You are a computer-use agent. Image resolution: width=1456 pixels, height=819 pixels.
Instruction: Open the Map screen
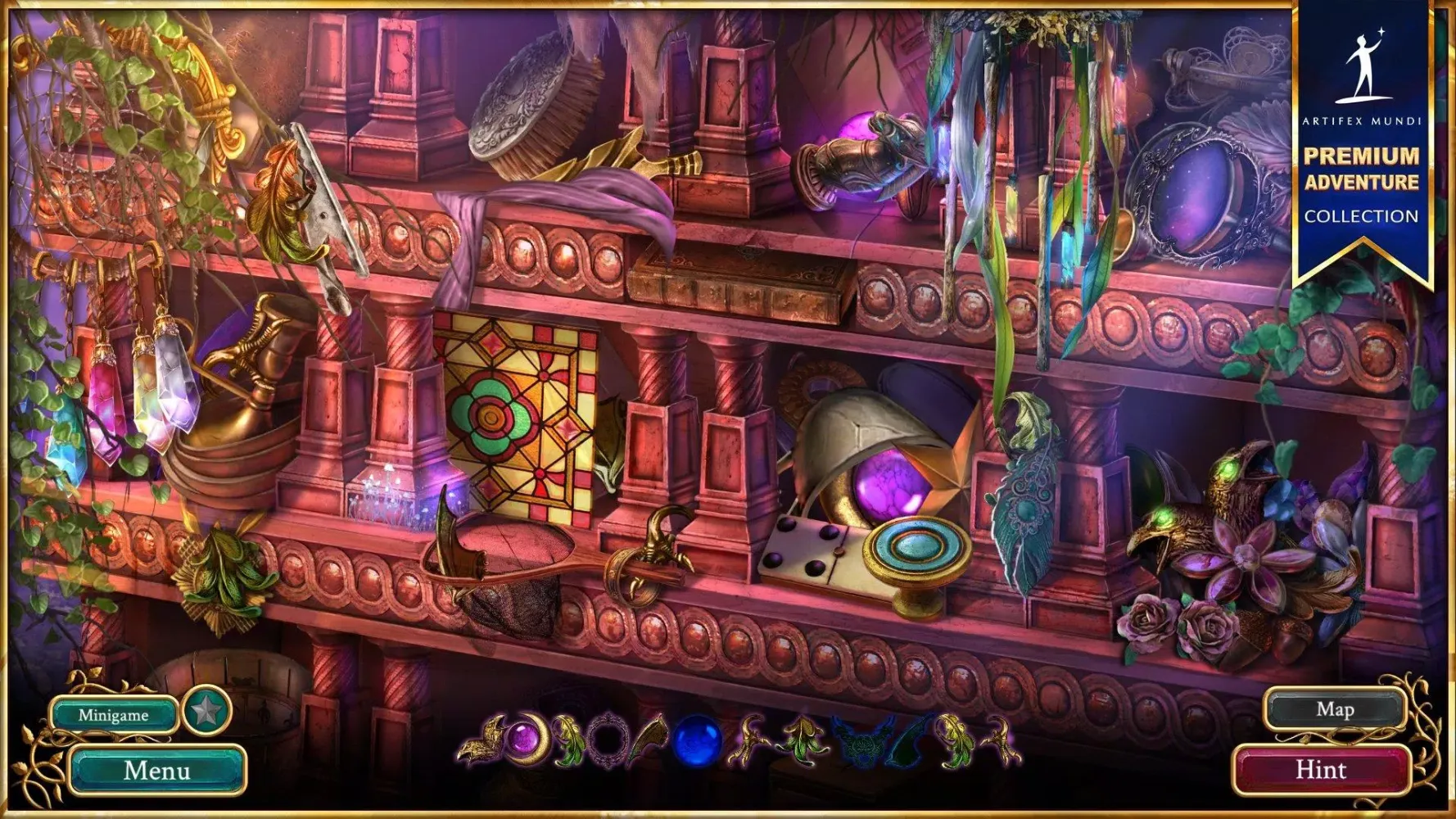1335,709
